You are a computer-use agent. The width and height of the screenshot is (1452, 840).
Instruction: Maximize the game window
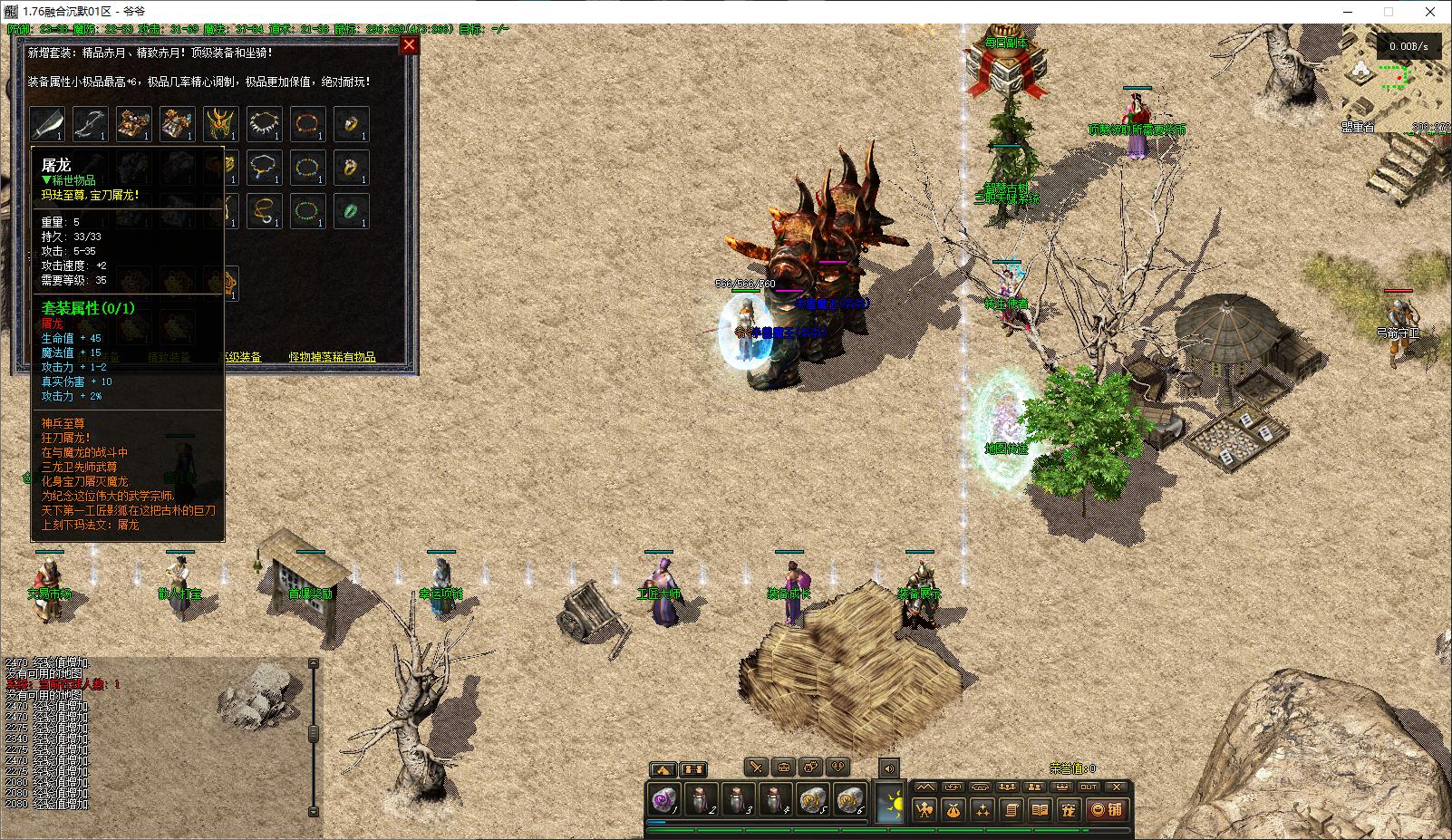click(1388, 12)
